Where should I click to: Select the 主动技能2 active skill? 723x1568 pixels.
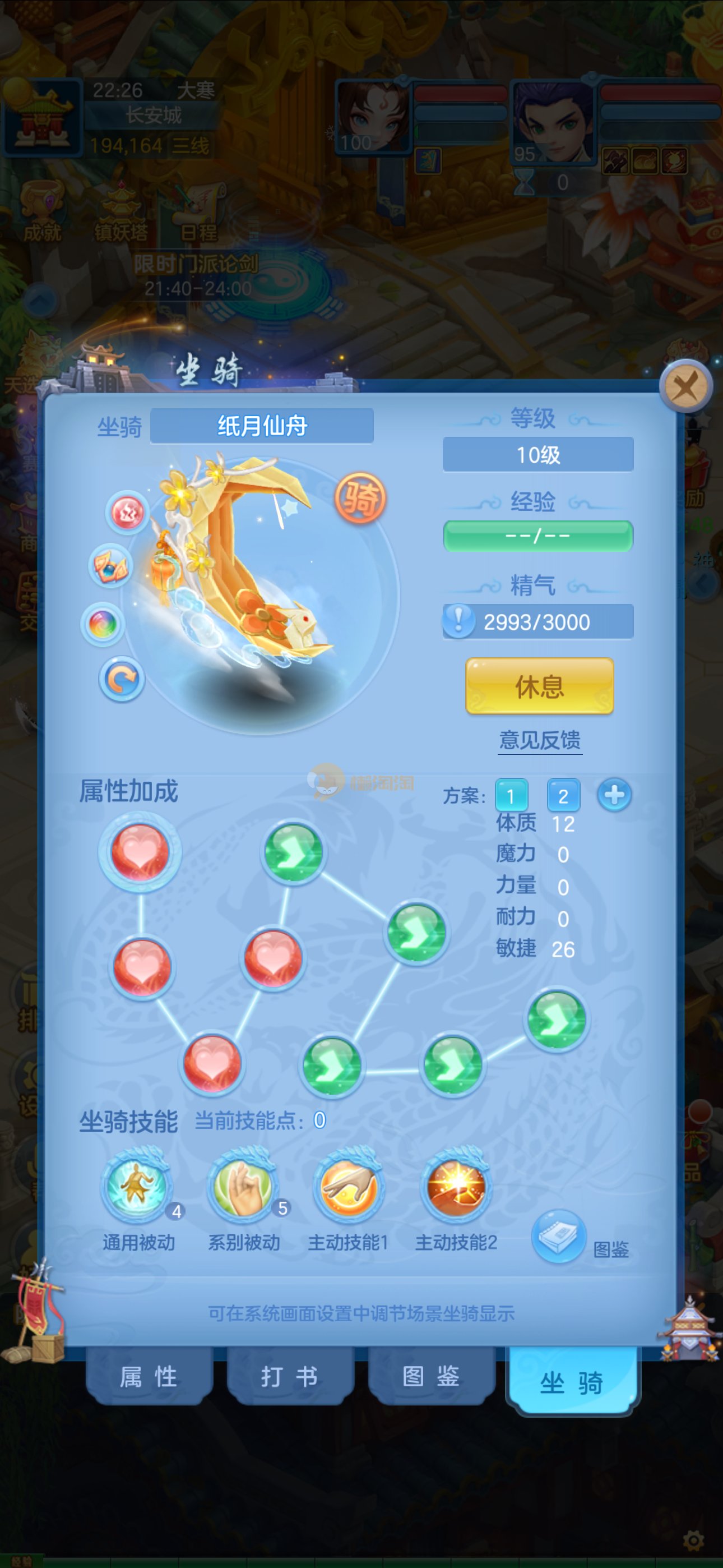pyautogui.click(x=456, y=1186)
